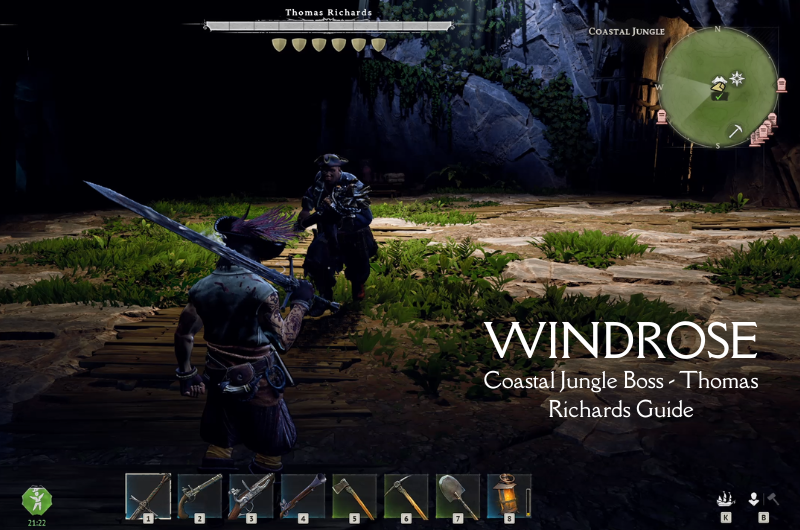The height and width of the screenshot is (530, 800).
Task: Choose the blunderbuss in hotbar slot 3
Action: pos(251,495)
